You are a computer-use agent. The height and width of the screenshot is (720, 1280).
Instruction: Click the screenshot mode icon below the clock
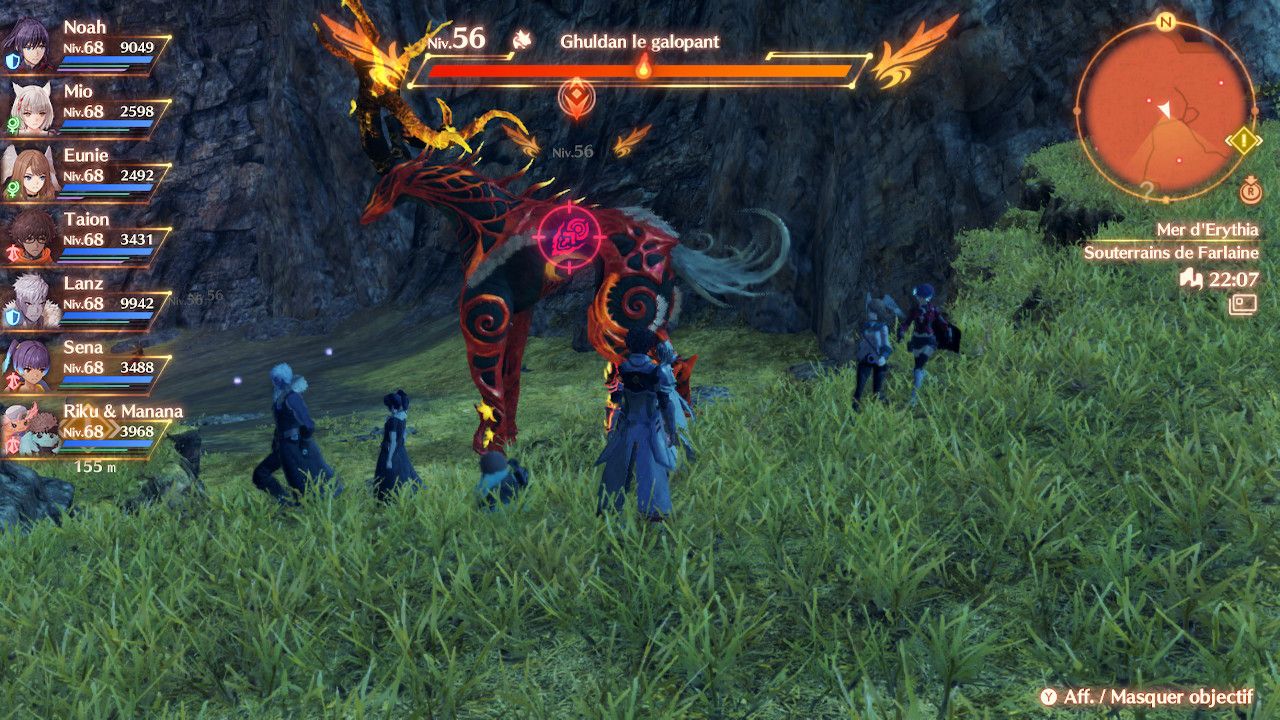coord(1244,304)
